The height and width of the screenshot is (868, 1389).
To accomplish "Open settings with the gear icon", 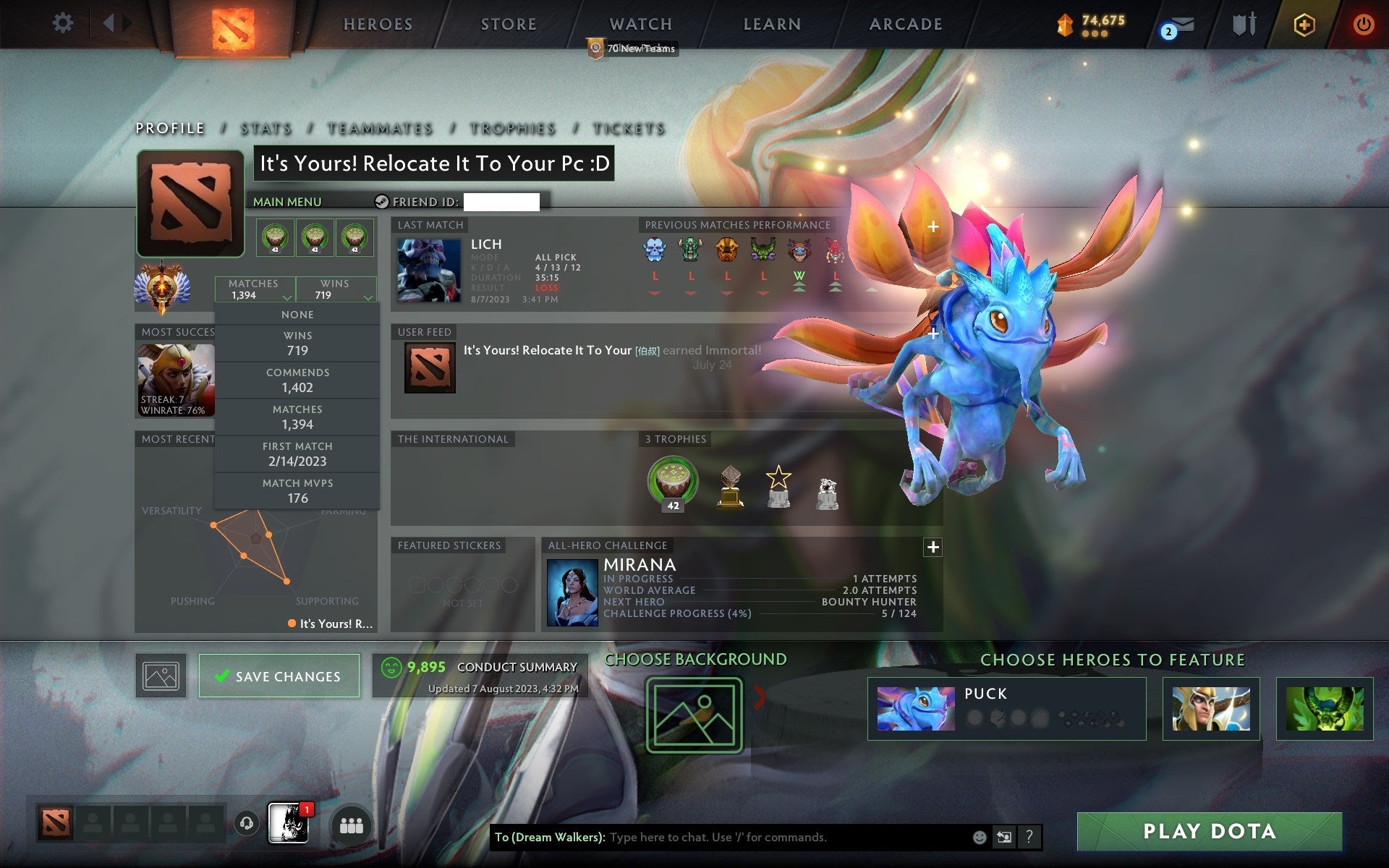I will 64,22.
